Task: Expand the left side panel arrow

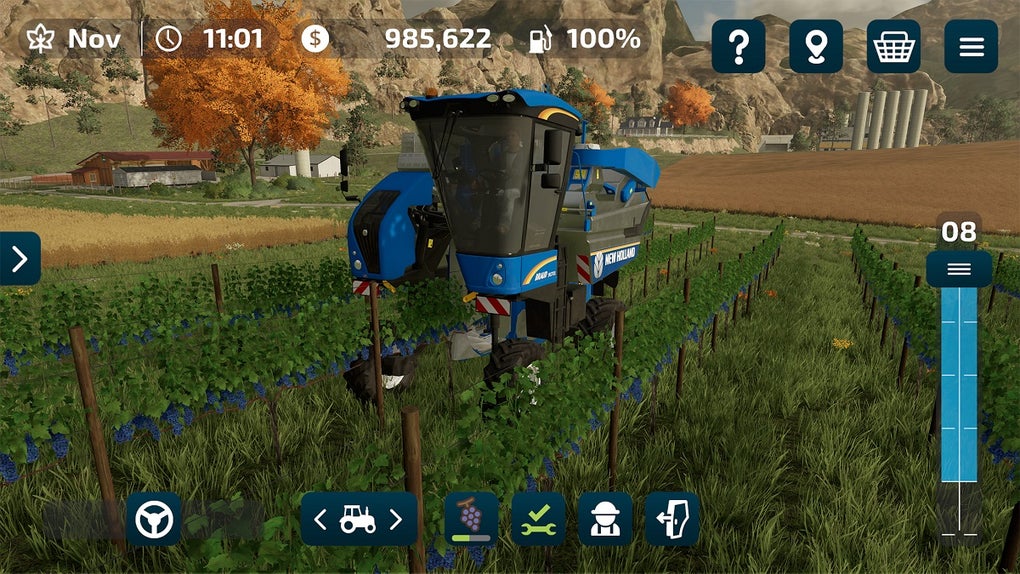Action: (20, 259)
